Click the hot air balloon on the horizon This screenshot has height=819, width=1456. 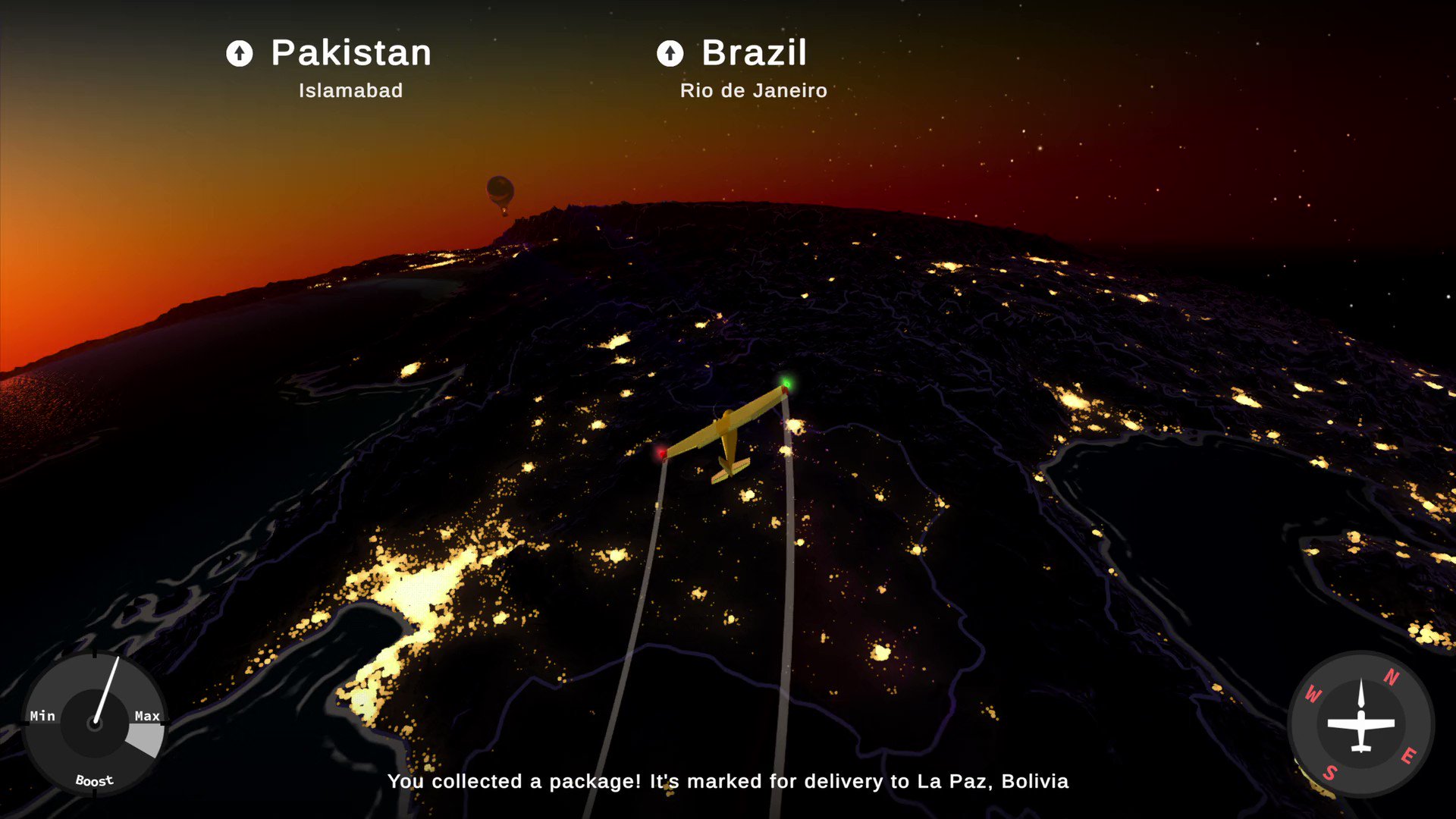pyautogui.click(x=502, y=192)
